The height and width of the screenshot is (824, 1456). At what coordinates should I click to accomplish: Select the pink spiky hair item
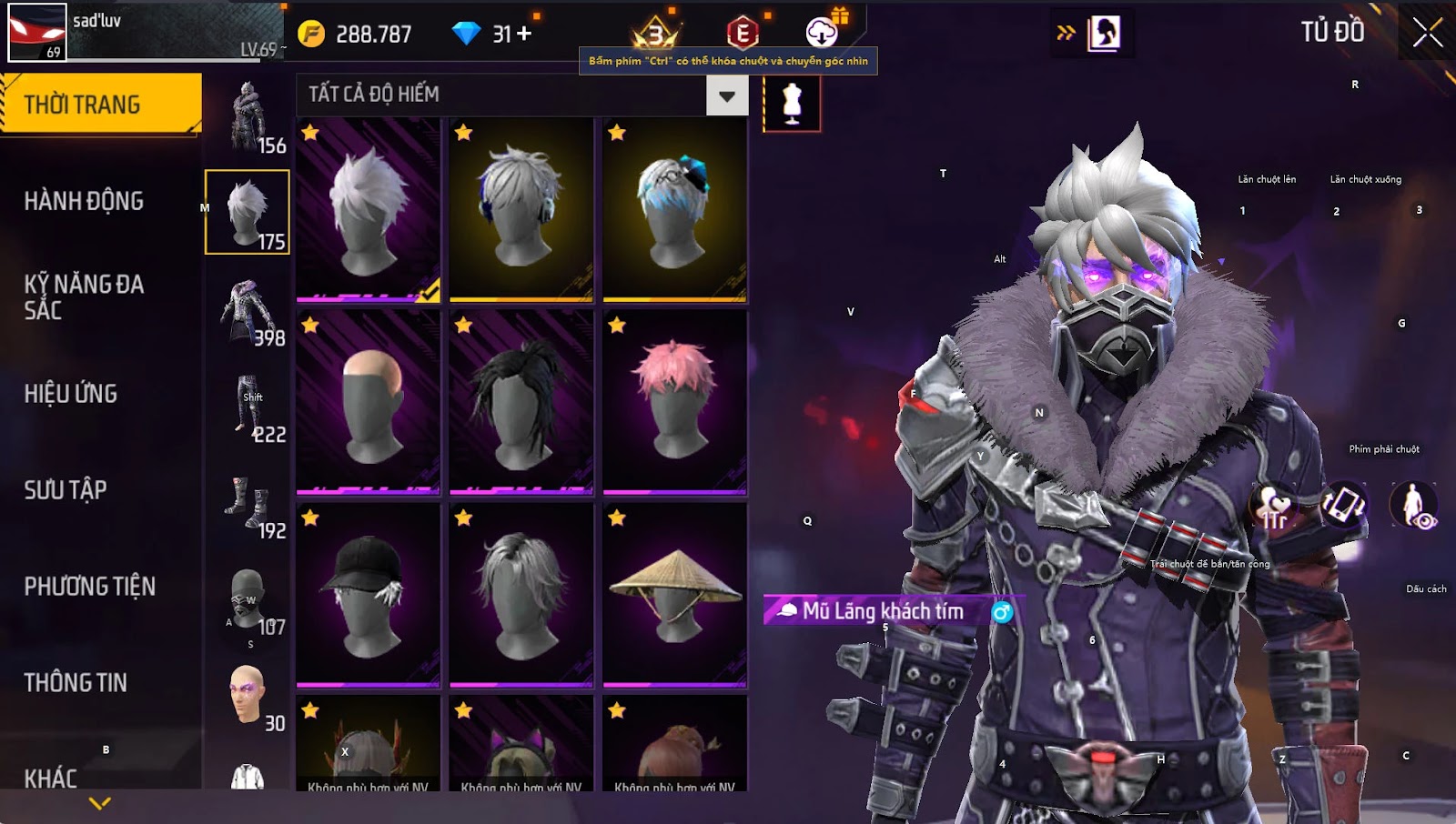point(674,401)
